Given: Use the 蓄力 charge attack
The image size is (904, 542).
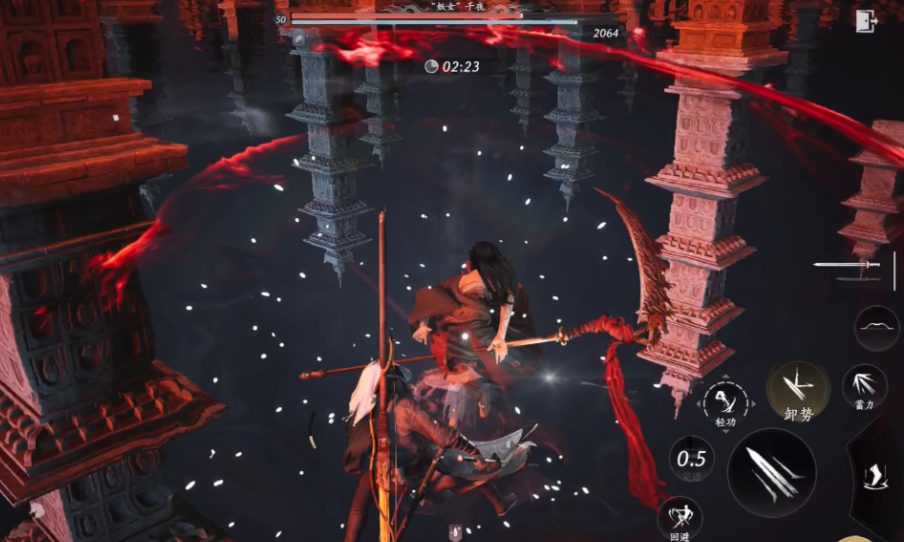Looking at the screenshot, I should (864, 385).
